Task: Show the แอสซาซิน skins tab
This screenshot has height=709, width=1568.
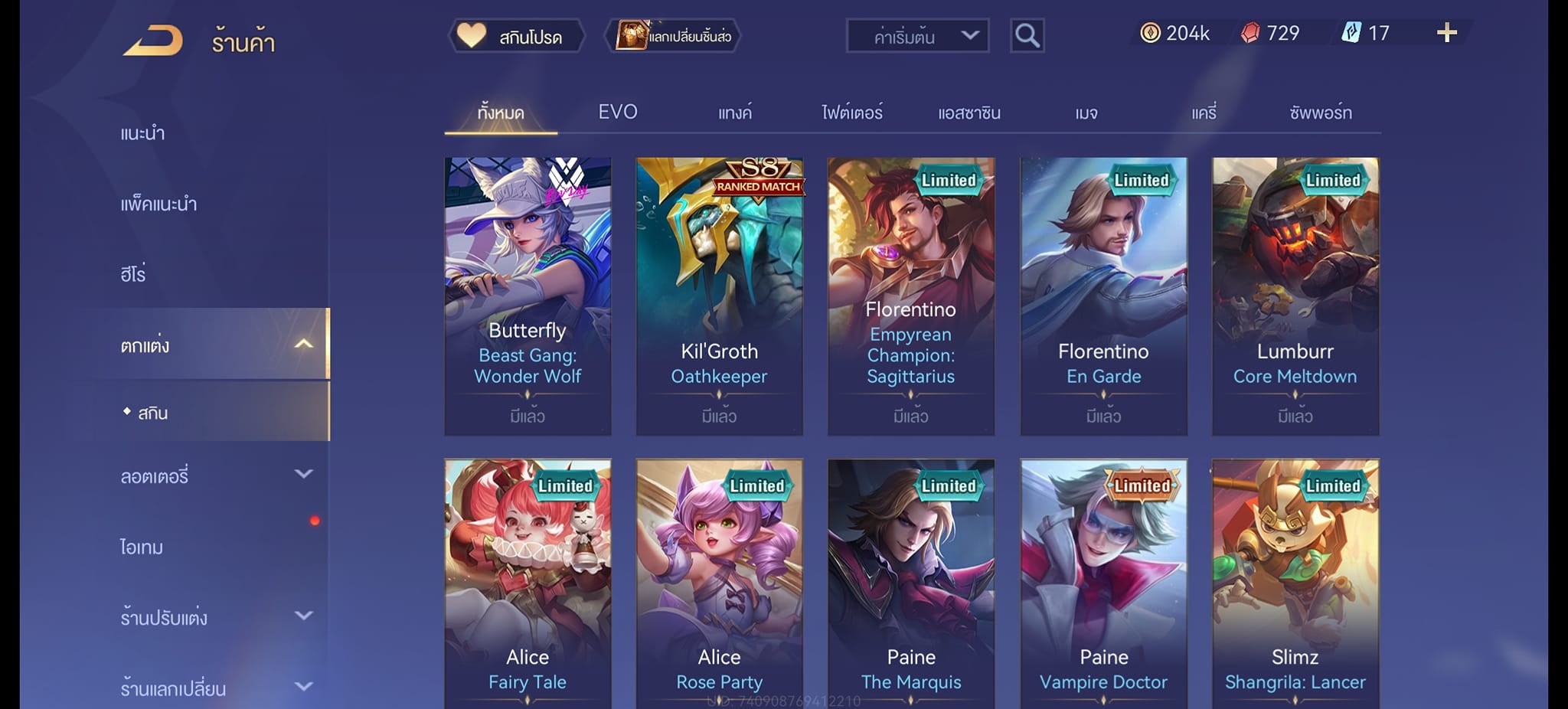Action: click(969, 113)
